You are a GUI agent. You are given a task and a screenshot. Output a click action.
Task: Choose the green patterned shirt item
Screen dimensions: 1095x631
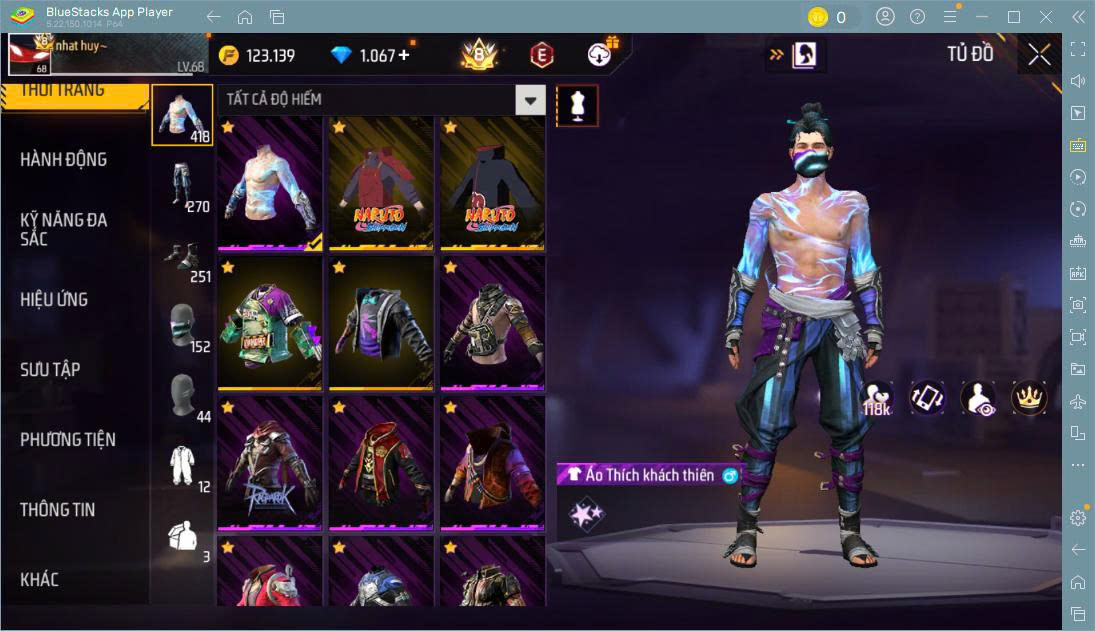click(269, 323)
